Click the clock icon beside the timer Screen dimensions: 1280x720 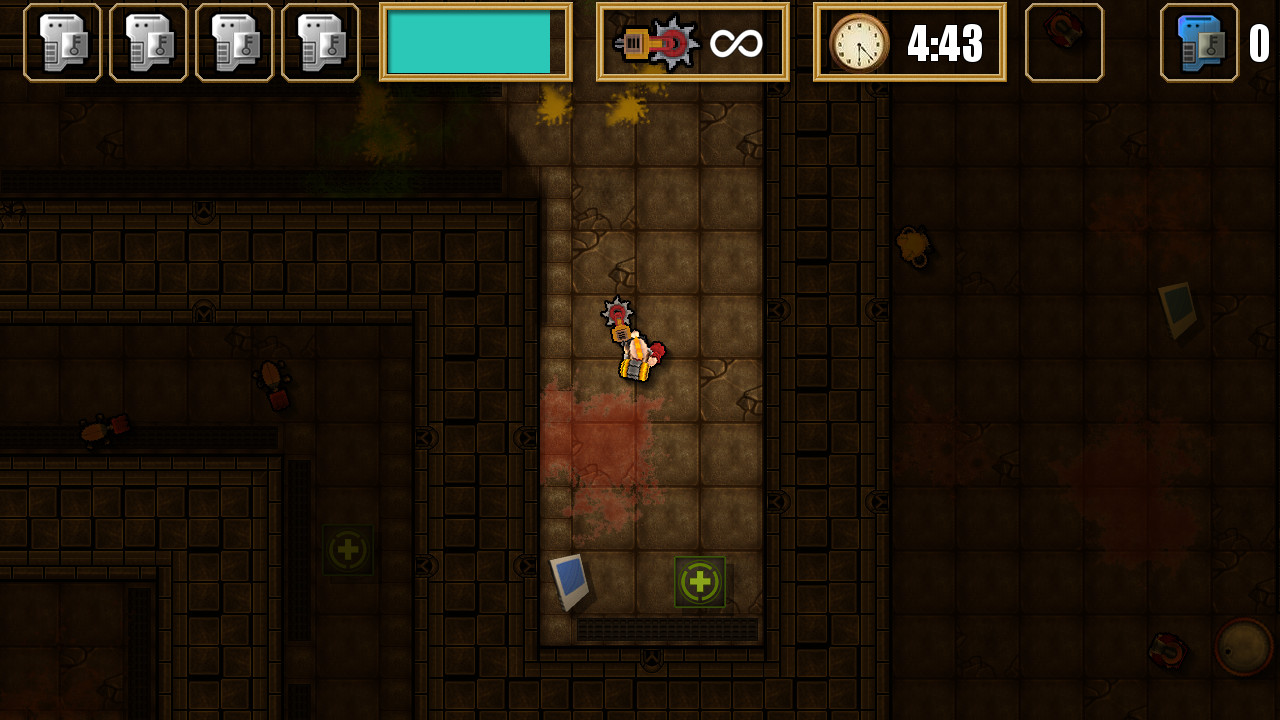coord(862,41)
